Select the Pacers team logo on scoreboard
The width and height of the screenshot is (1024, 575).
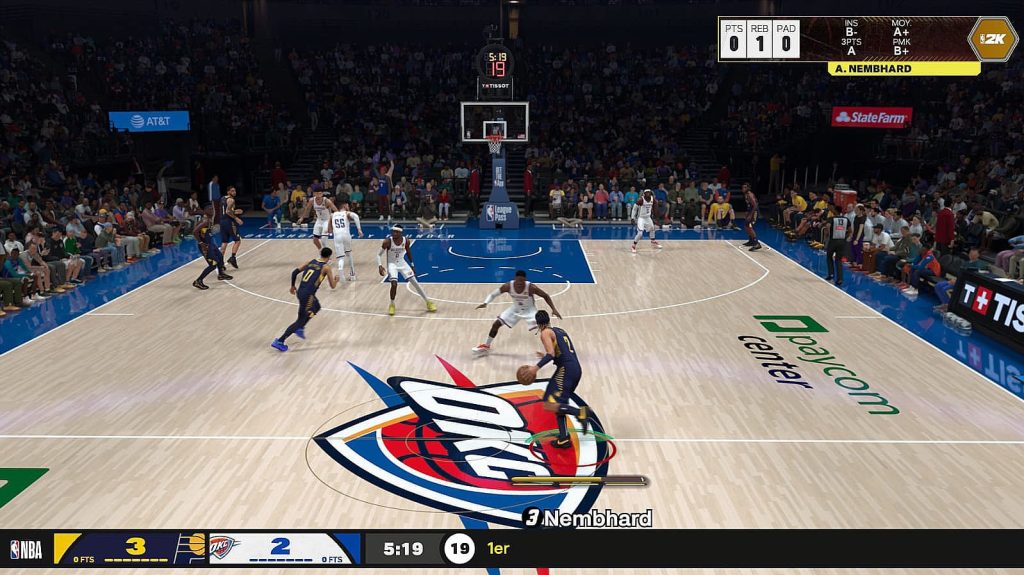pyautogui.click(x=190, y=548)
